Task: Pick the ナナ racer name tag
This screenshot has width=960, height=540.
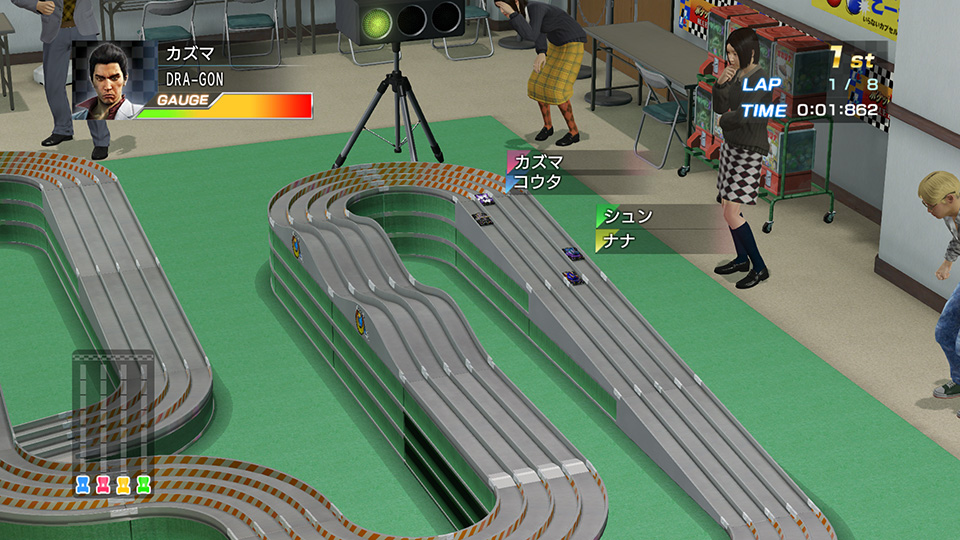Action: (x=620, y=240)
